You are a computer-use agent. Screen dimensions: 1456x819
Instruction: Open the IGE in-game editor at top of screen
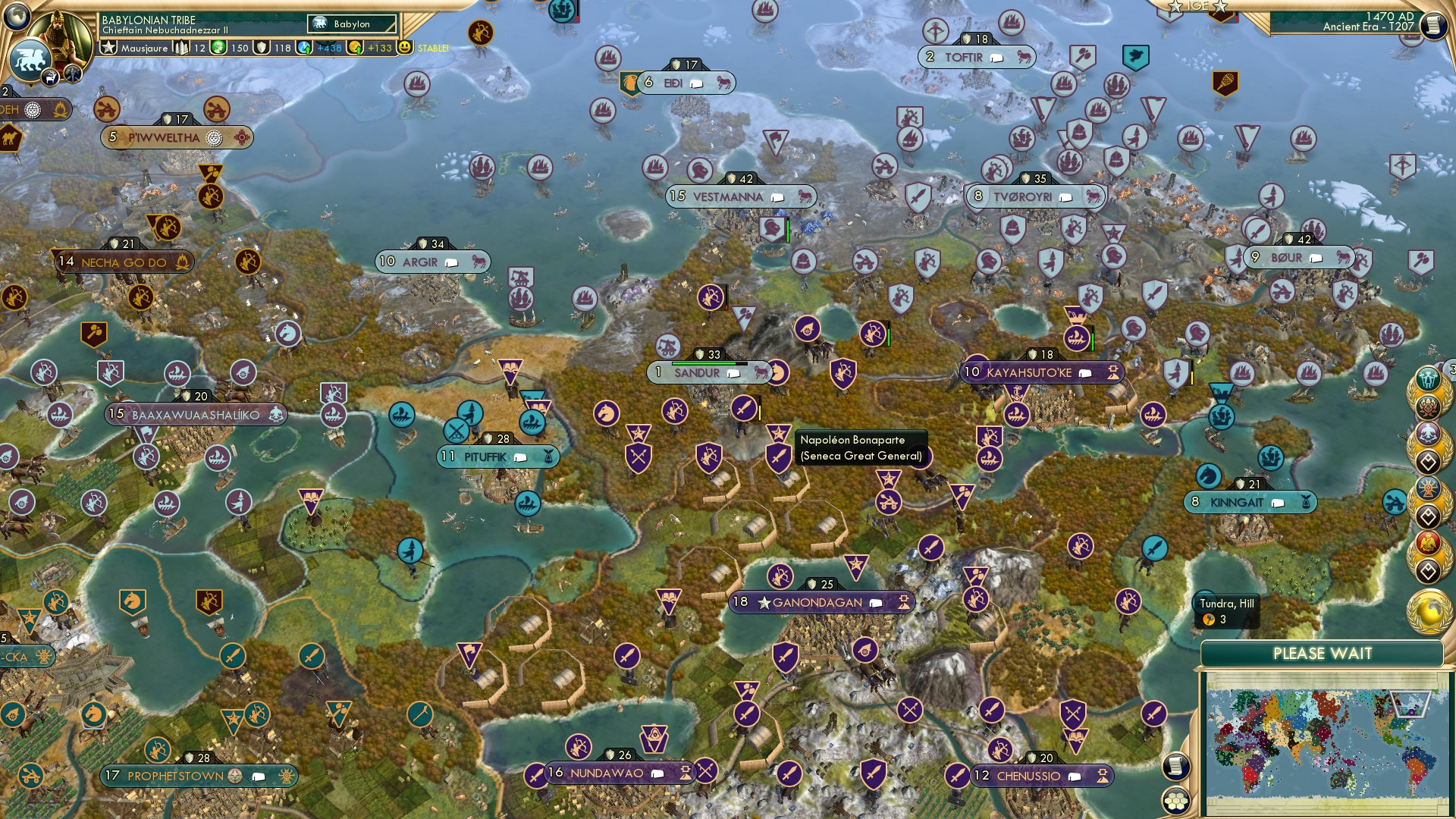1197,8
